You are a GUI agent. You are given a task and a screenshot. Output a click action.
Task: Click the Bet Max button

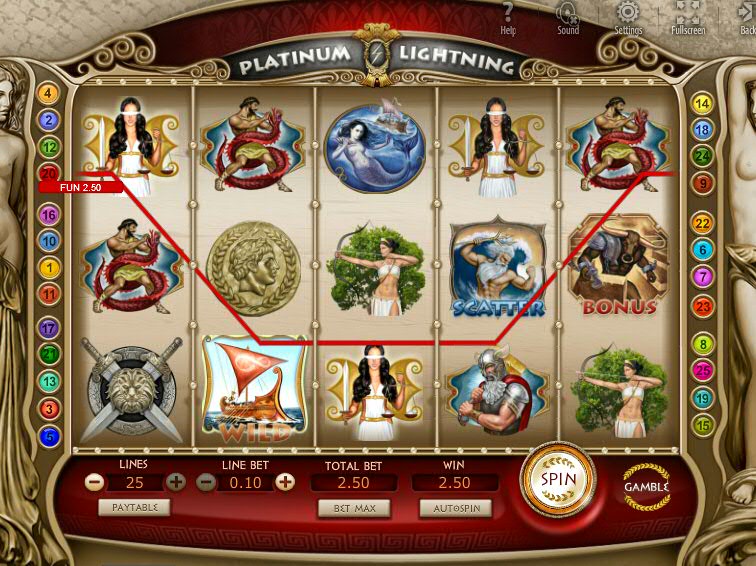pos(354,508)
